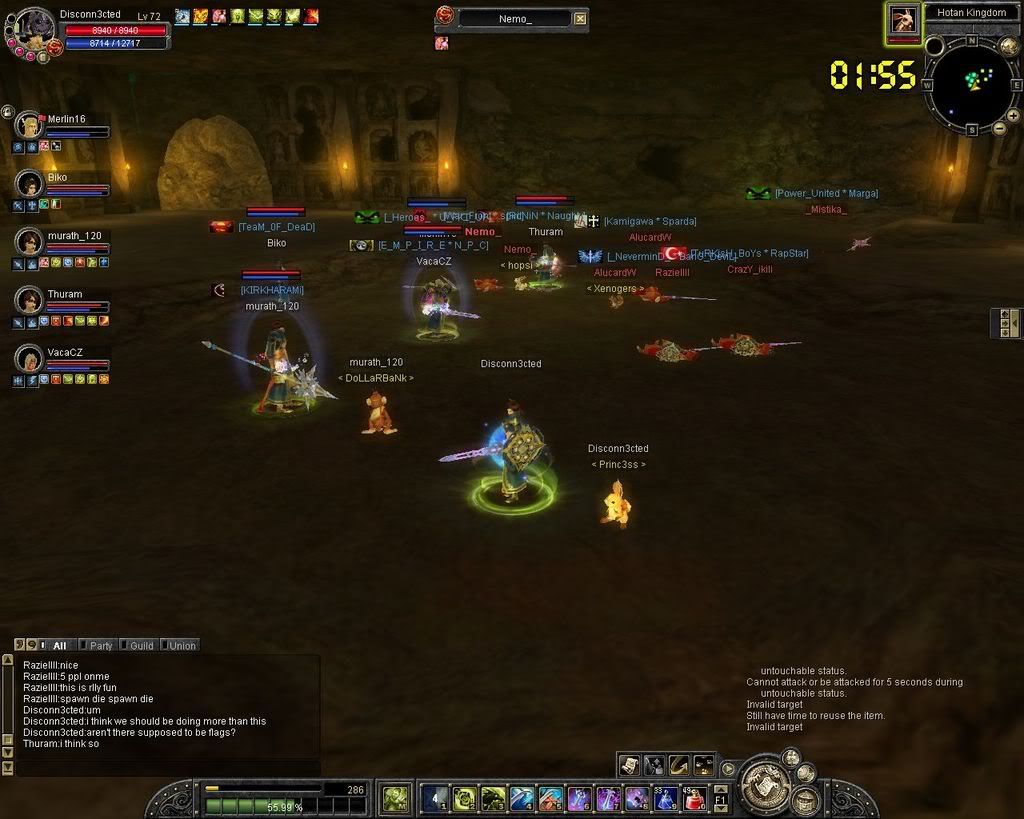The image size is (1024, 819).
Task: Zoom out on the minimap
Action: point(998,129)
